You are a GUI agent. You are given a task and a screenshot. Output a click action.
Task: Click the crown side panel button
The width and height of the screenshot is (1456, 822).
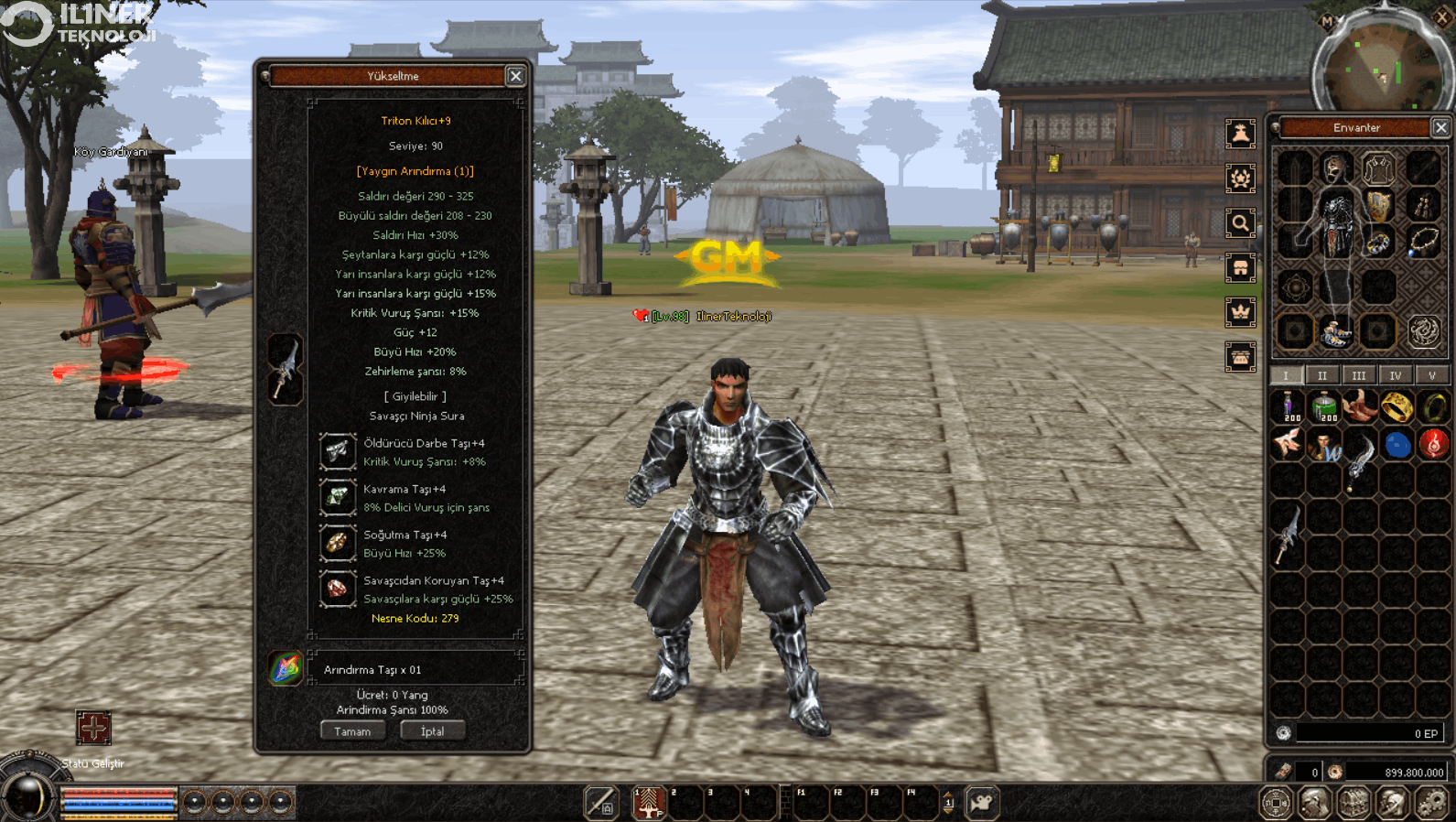[x=1240, y=312]
